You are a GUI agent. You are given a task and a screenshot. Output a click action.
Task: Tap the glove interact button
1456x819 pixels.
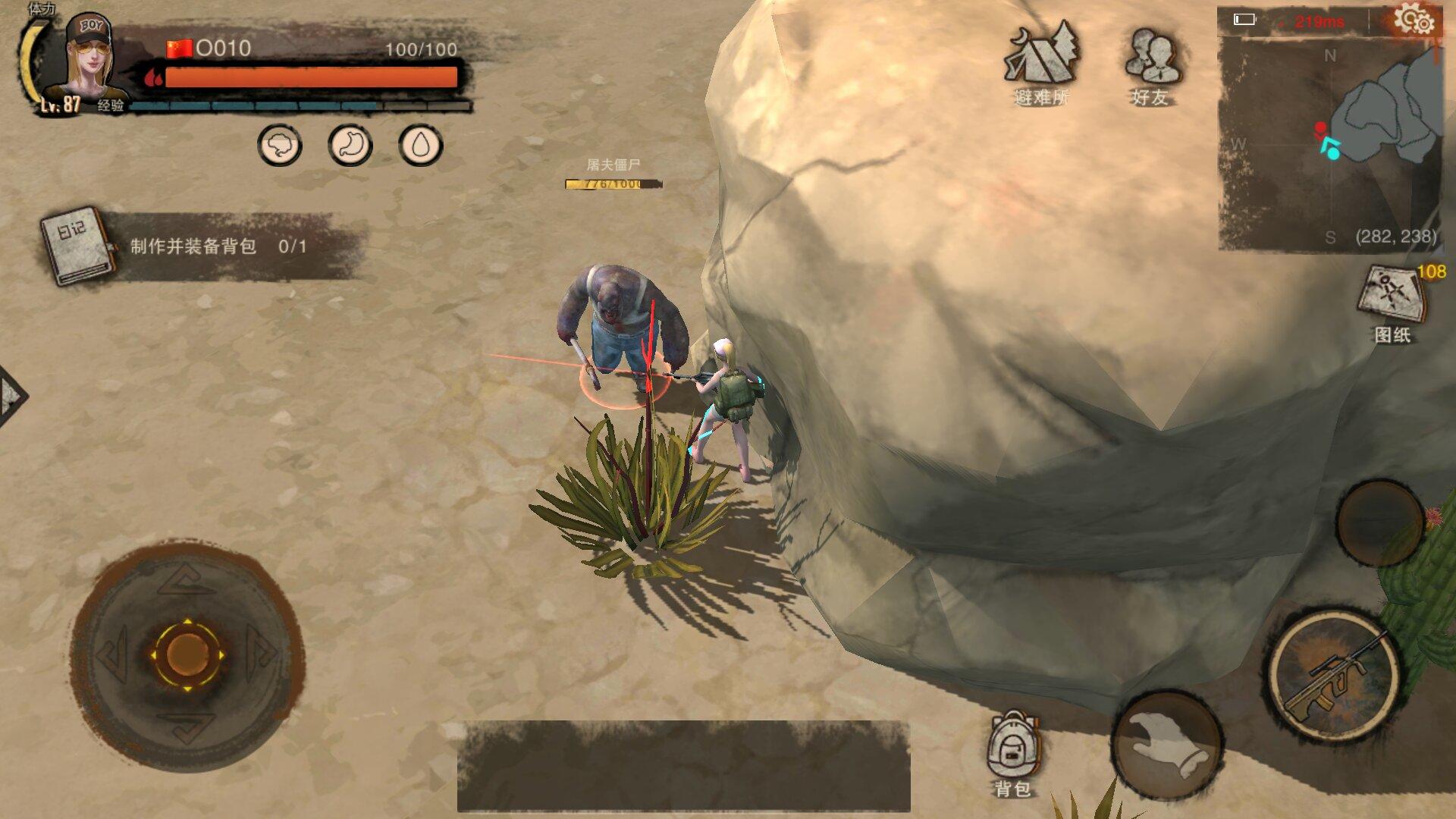pyautogui.click(x=1168, y=745)
